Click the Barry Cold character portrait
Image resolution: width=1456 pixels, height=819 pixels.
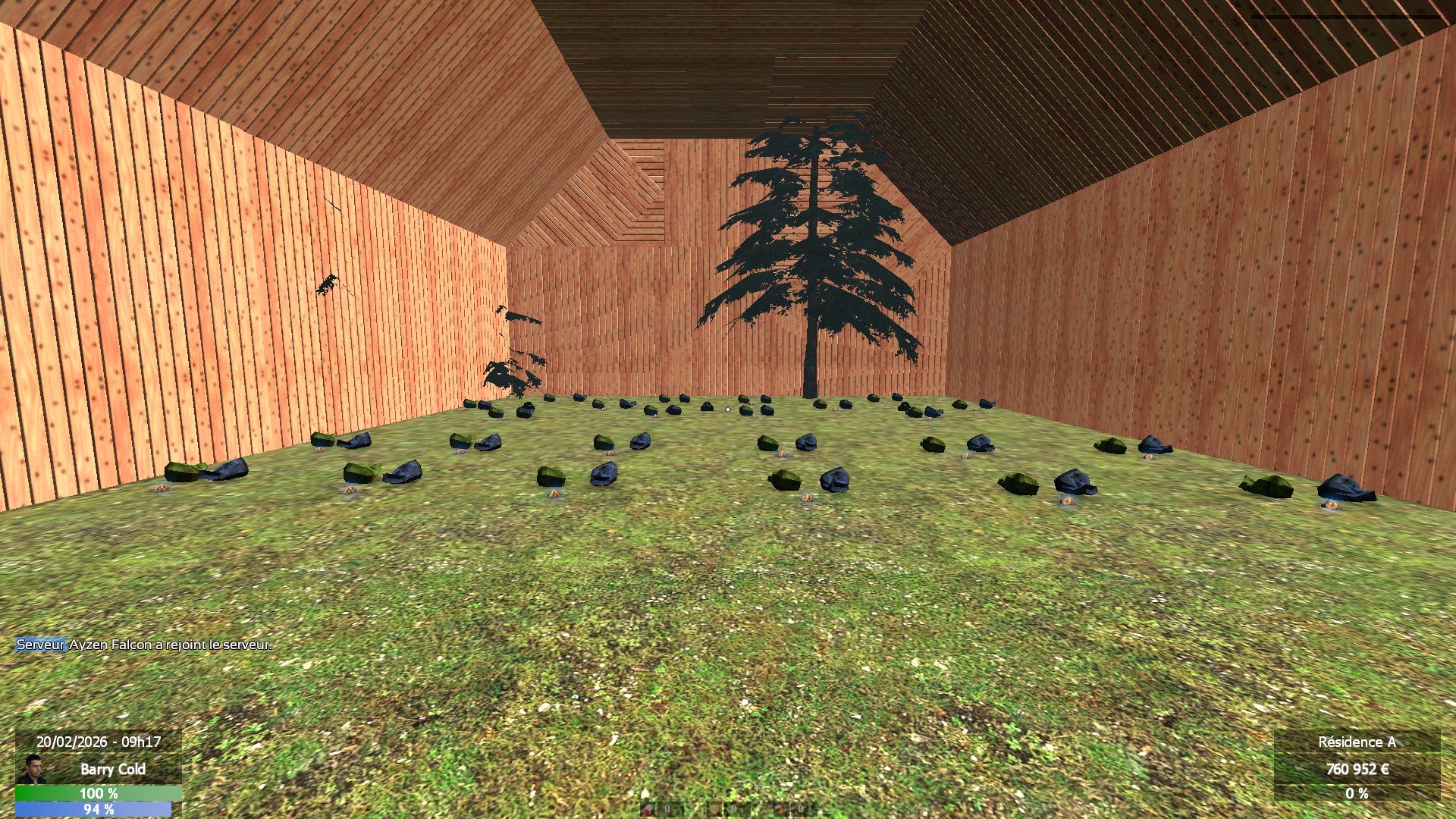point(33,769)
